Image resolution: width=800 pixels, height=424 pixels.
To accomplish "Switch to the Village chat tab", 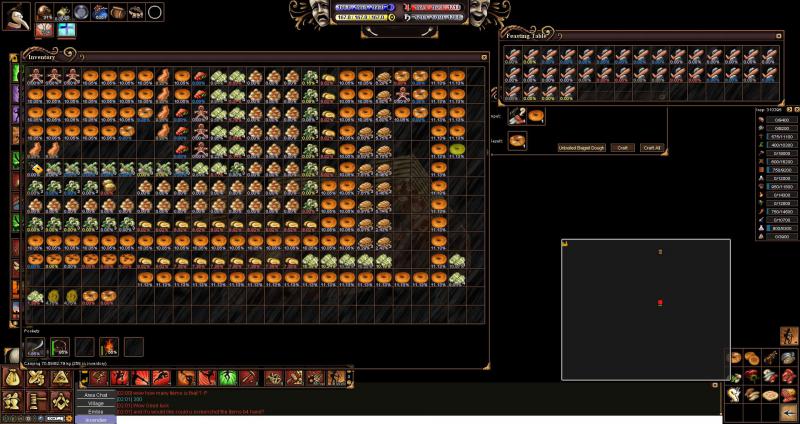I will pos(96,403).
